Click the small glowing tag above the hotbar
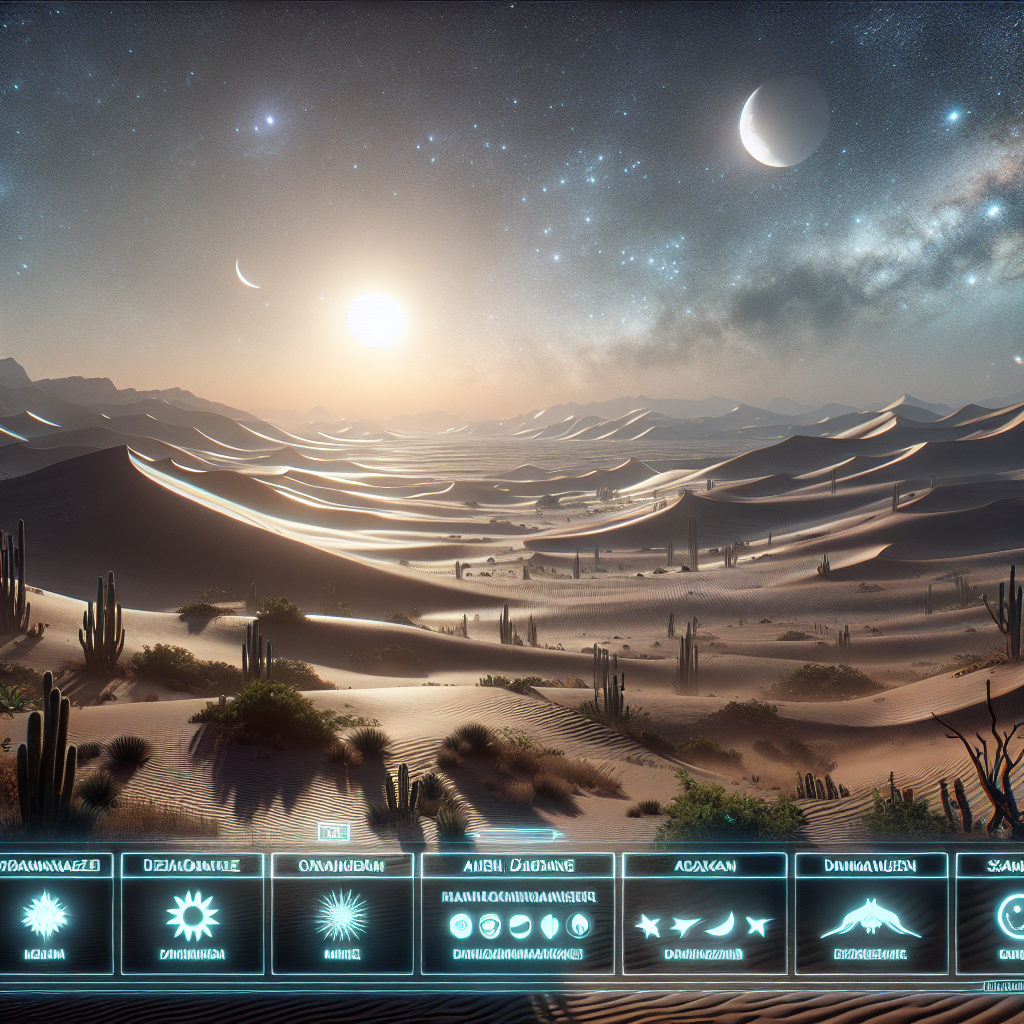 pyautogui.click(x=331, y=832)
